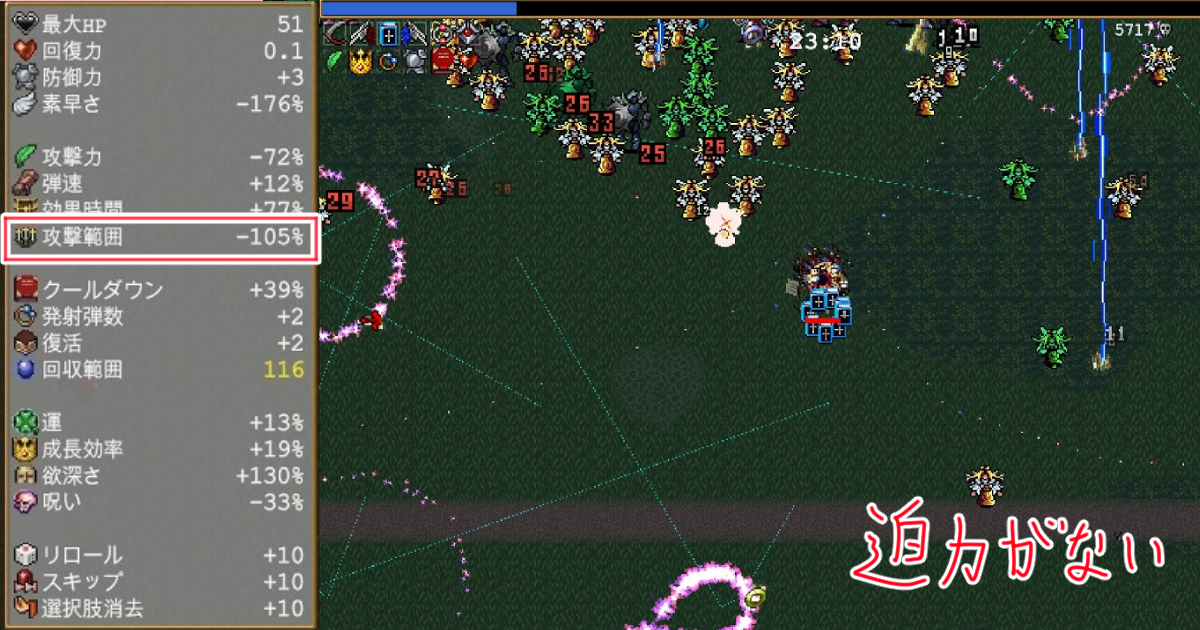Click the red twin pistols weapon icon
This screenshot has height=630, width=1200.
(362, 34)
